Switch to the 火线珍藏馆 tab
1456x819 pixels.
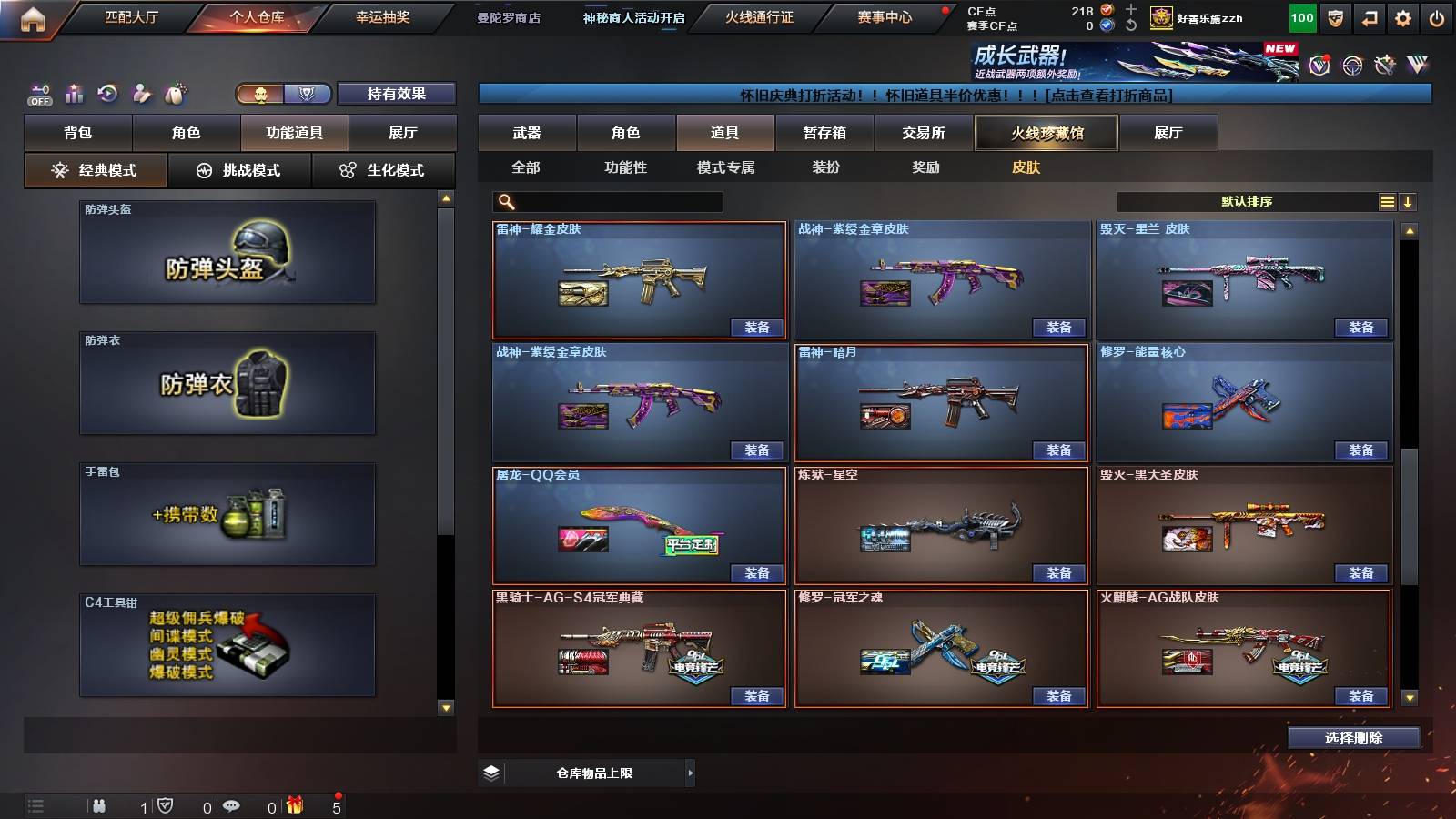click(1046, 133)
